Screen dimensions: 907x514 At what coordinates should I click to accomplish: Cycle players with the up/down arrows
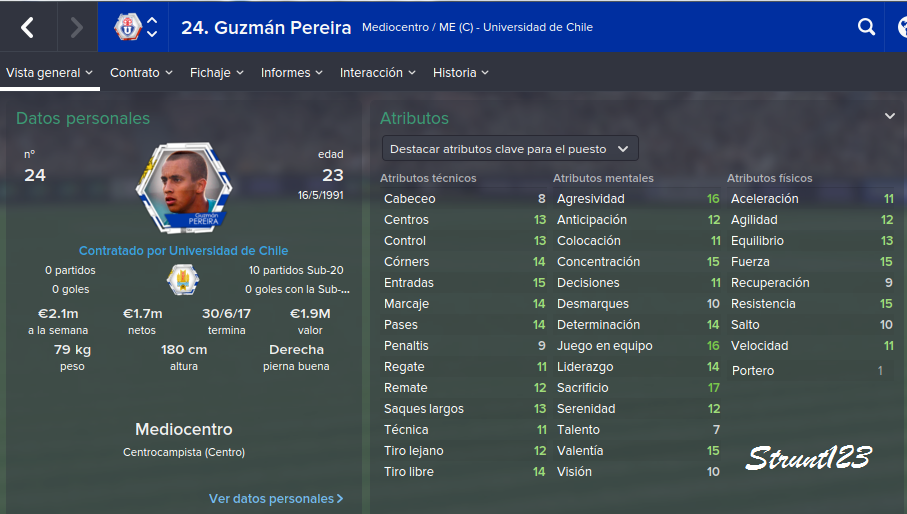[x=152, y=28]
